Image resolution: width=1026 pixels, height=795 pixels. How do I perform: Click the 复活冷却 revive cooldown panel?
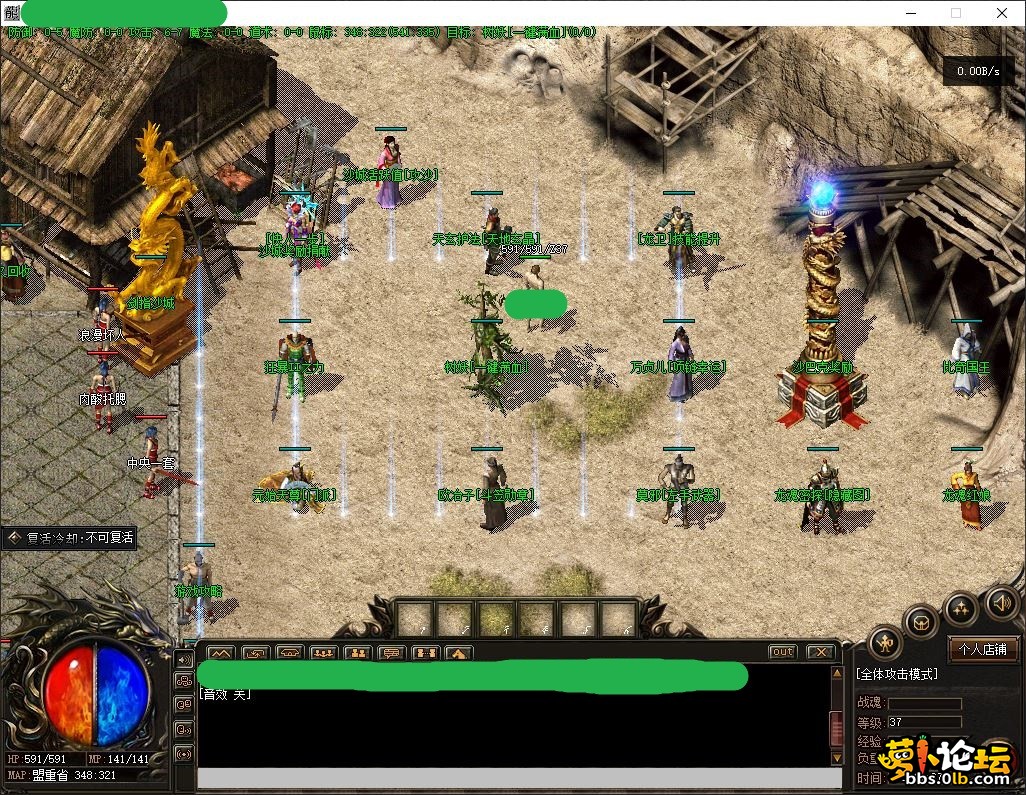point(70,538)
